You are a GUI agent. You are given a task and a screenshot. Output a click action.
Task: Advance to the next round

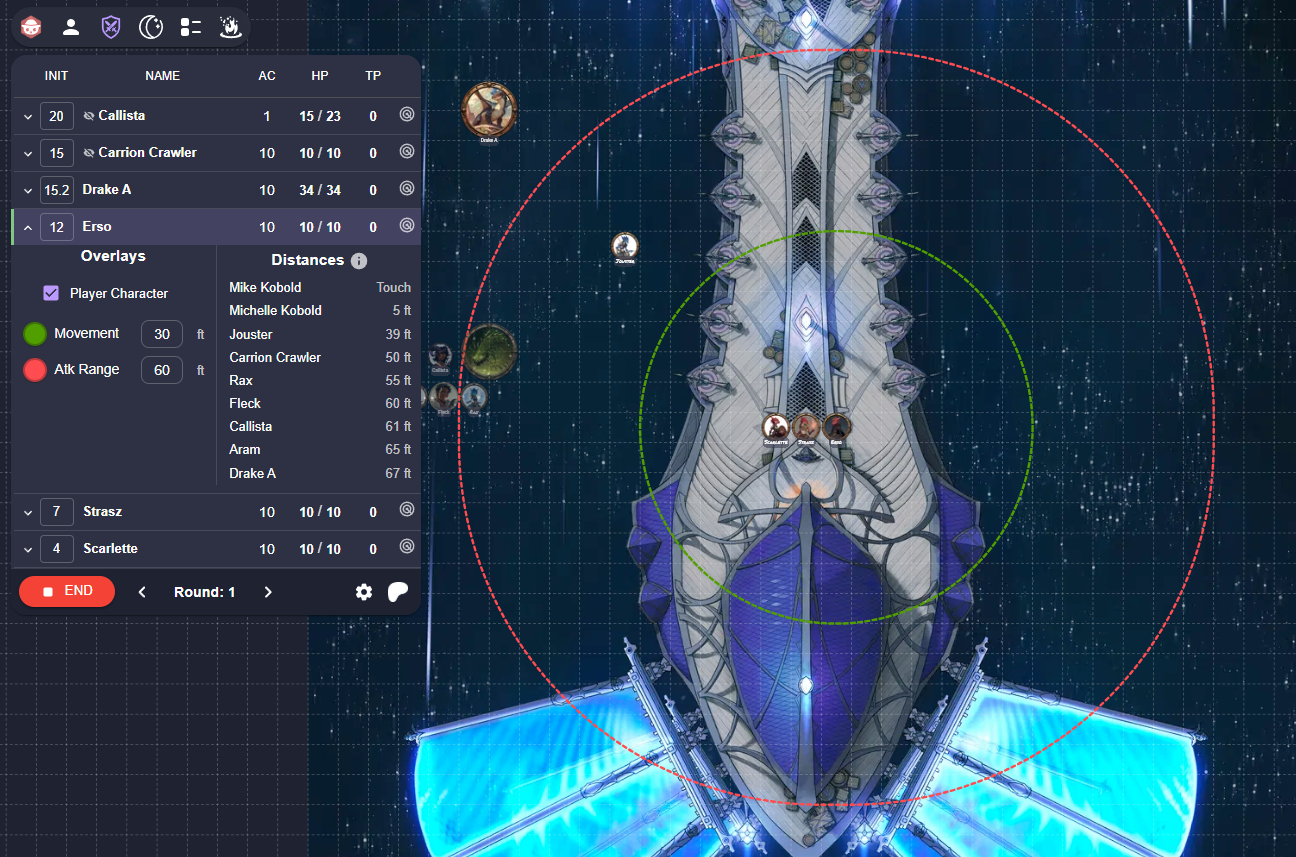pos(268,592)
